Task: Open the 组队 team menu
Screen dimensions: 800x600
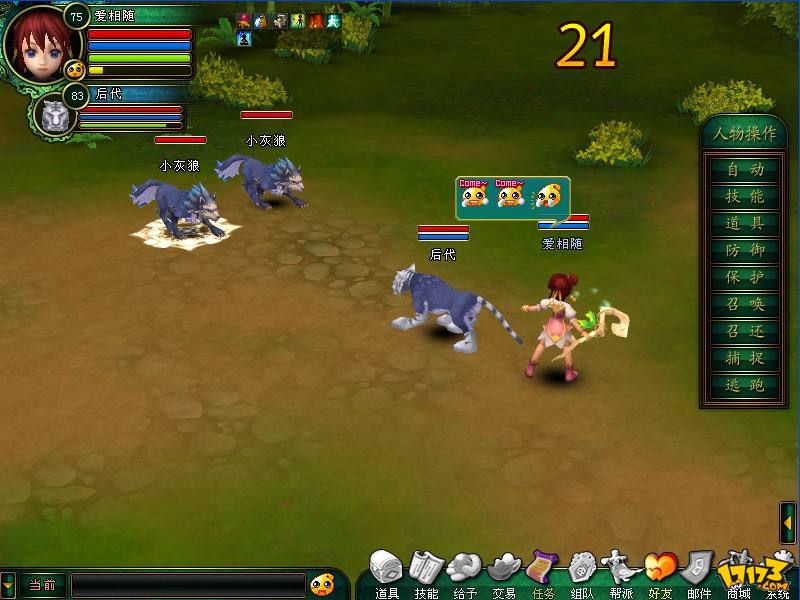Action: (582, 573)
